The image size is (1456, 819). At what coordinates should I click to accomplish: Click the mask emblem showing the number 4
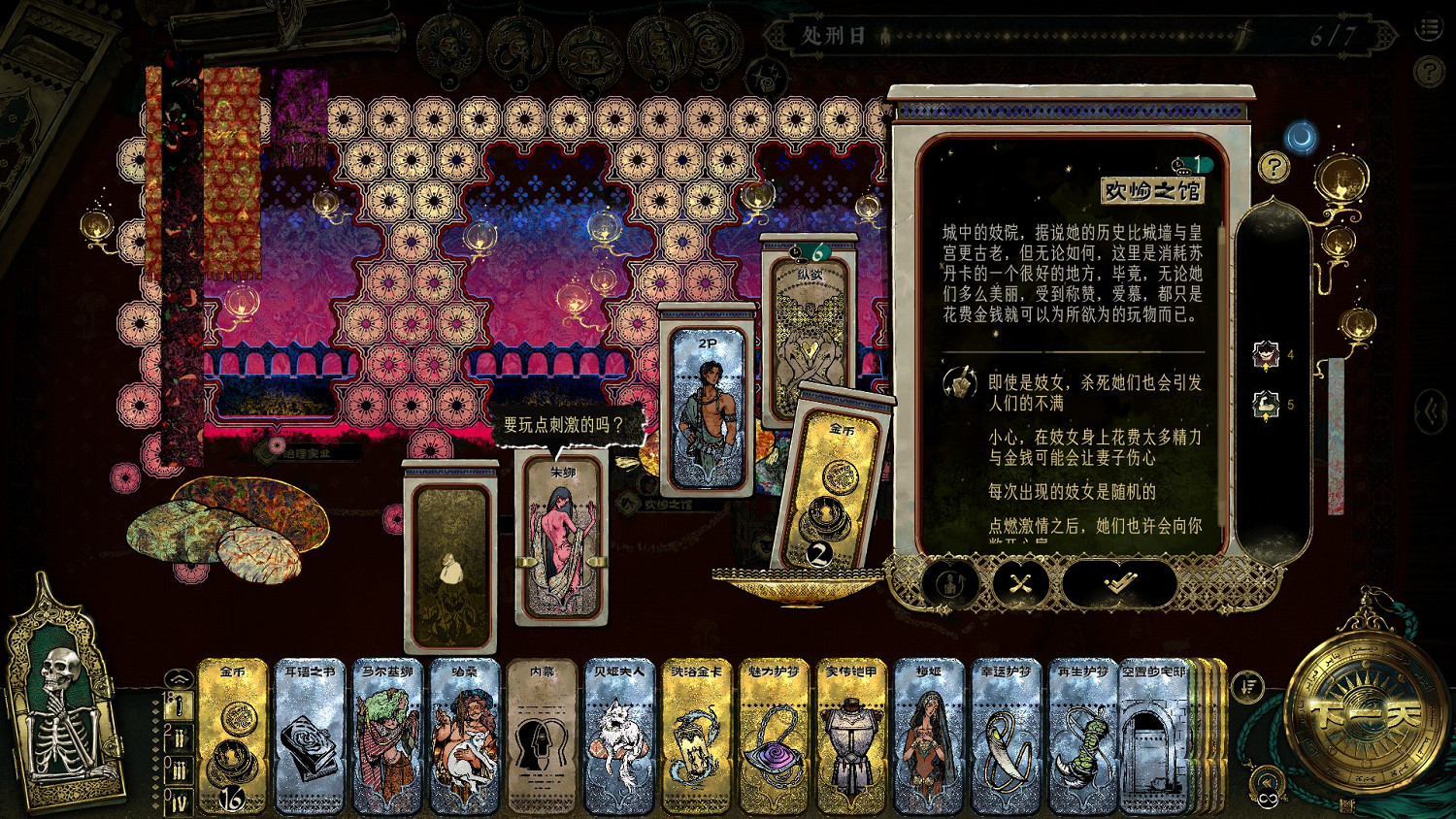coord(1266,354)
